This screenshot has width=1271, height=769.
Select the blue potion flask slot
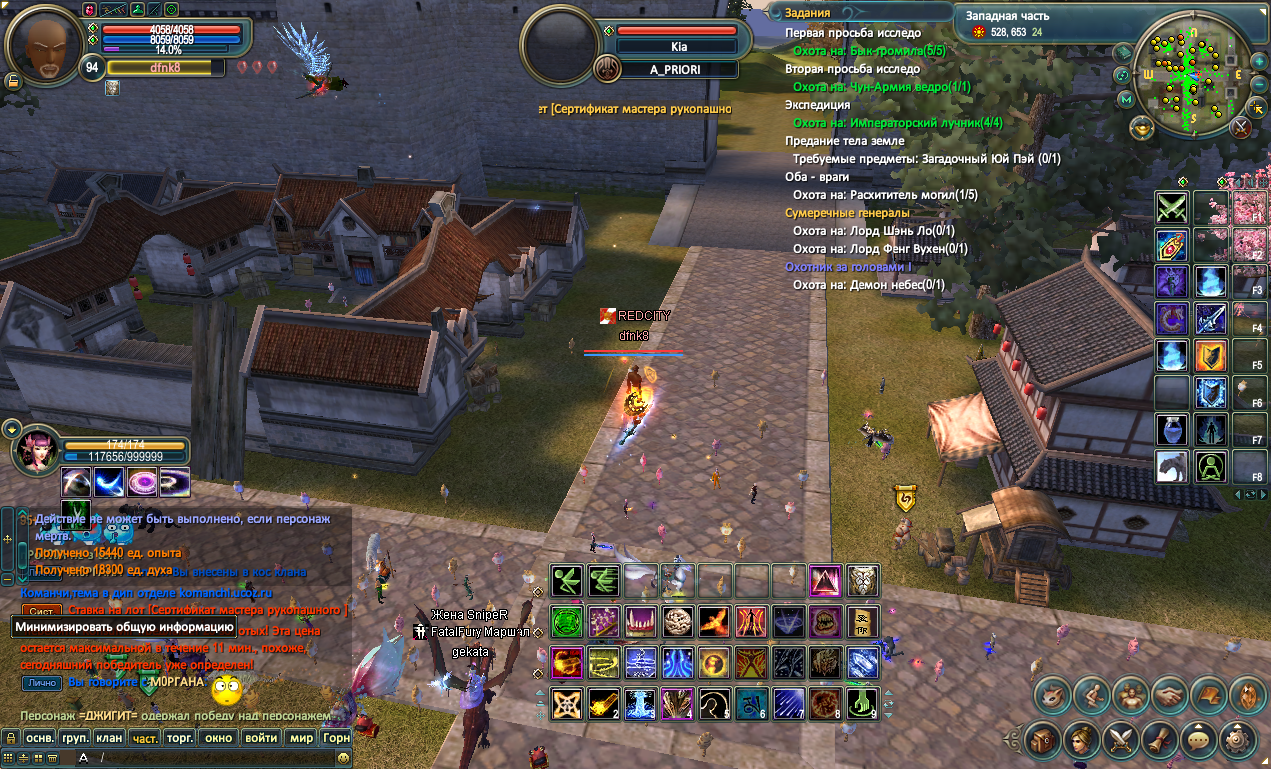pos(1172,430)
